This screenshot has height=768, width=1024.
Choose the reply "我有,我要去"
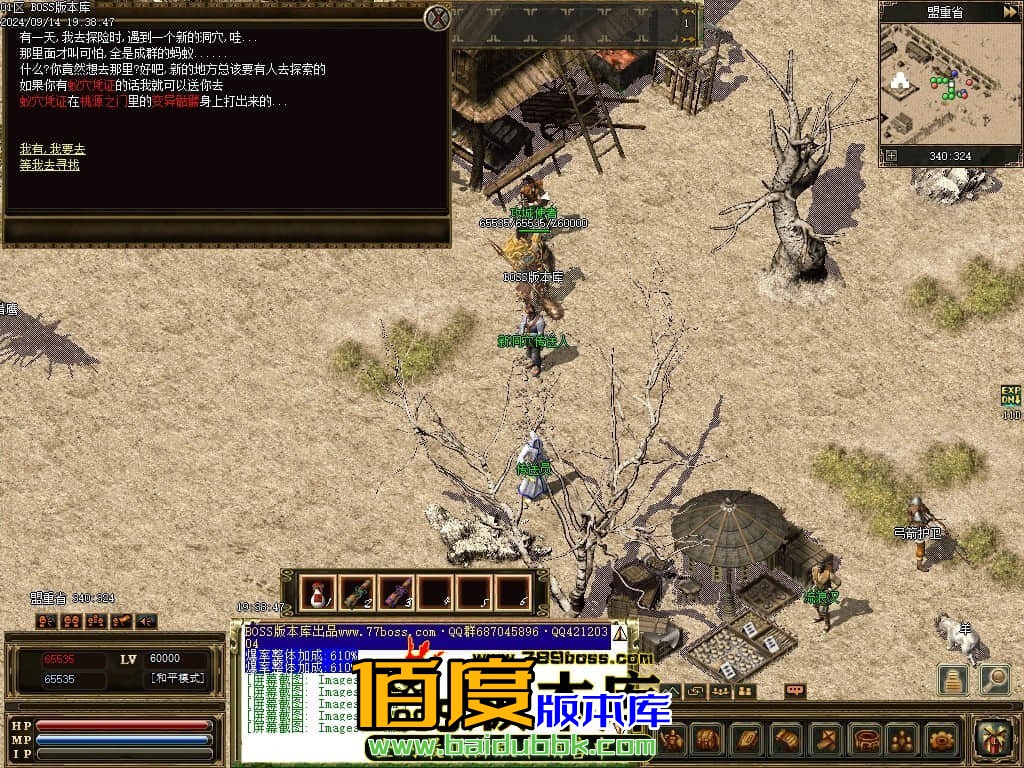point(52,149)
